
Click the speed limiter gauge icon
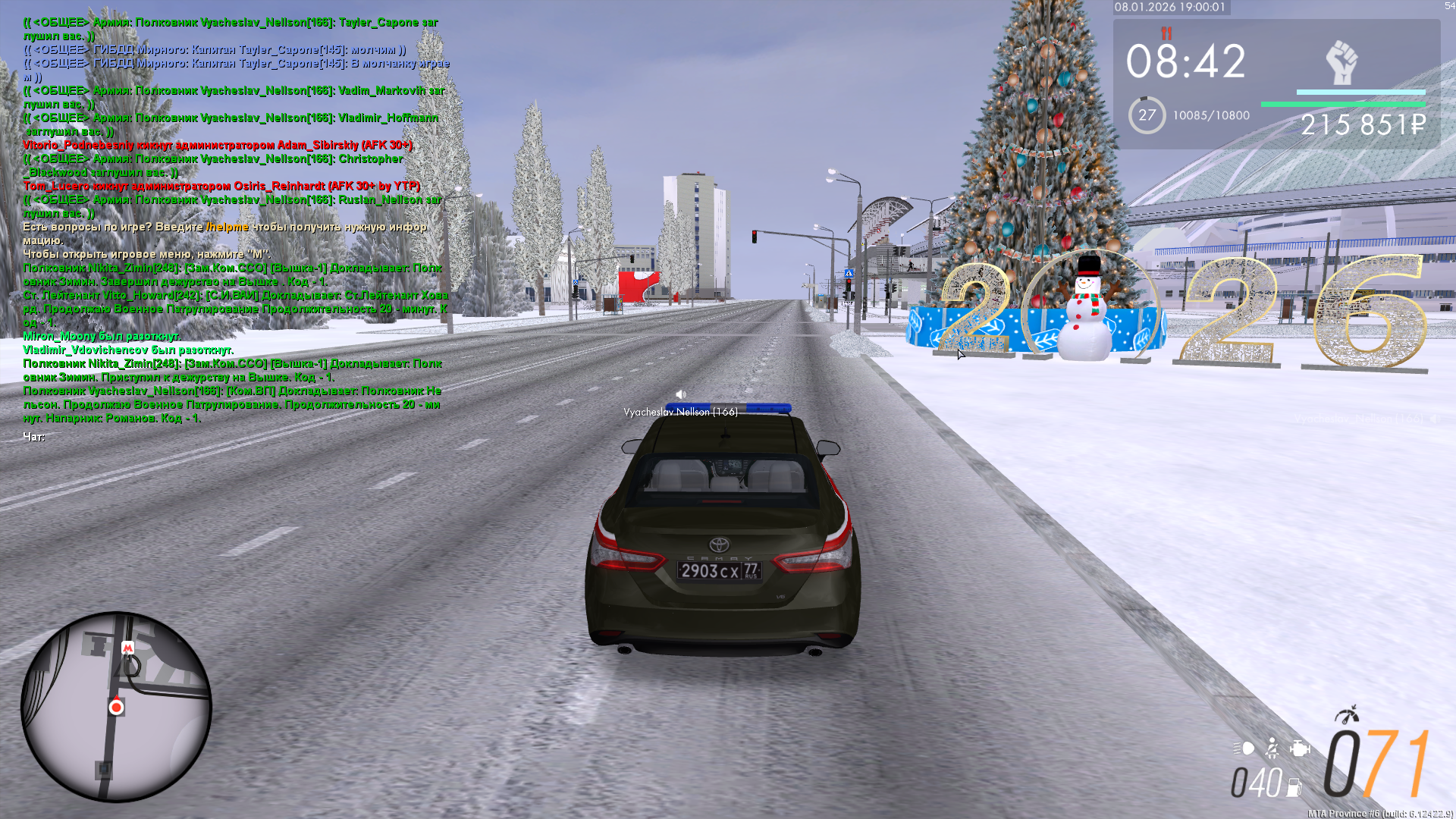click(x=1347, y=715)
